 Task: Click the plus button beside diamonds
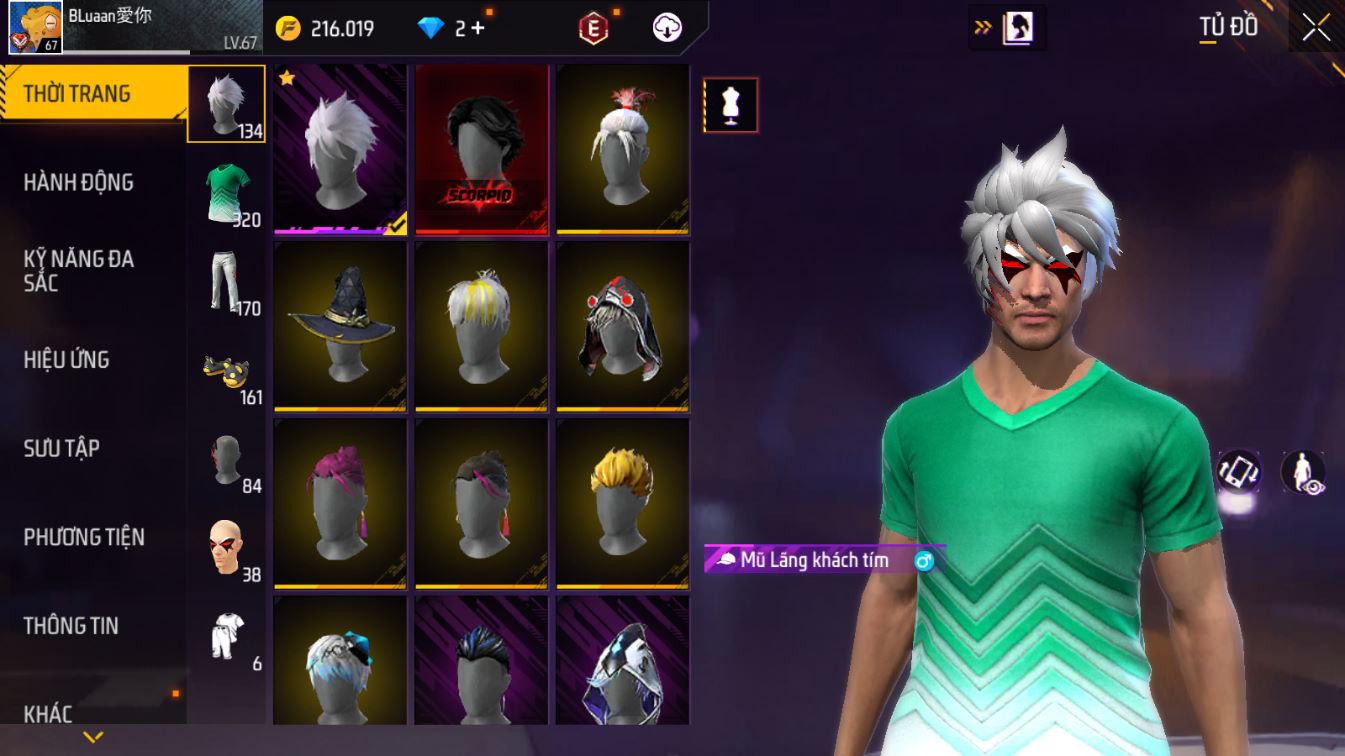coord(478,28)
